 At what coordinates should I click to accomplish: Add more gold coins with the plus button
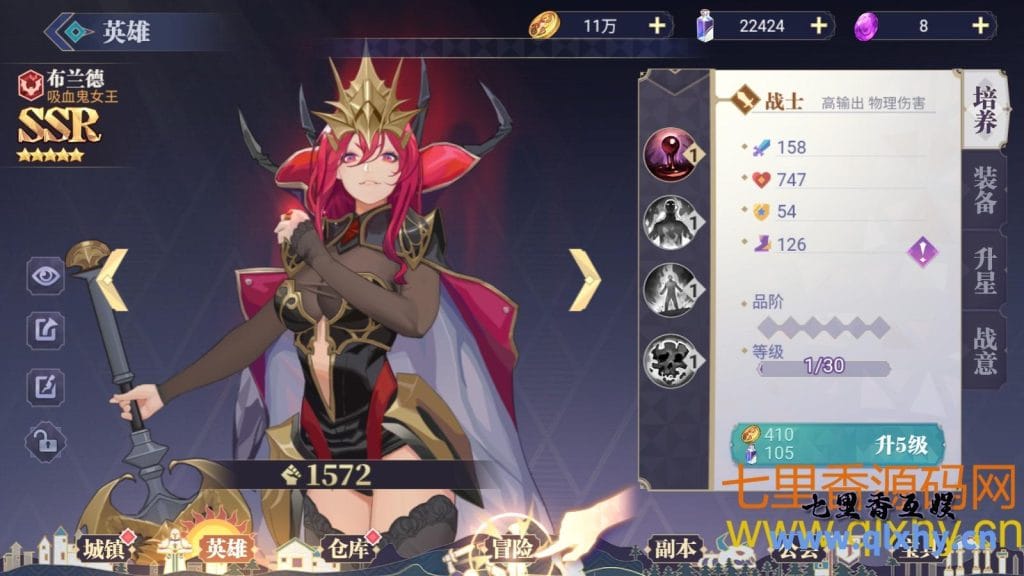pyautogui.click(x=657, y=26)
